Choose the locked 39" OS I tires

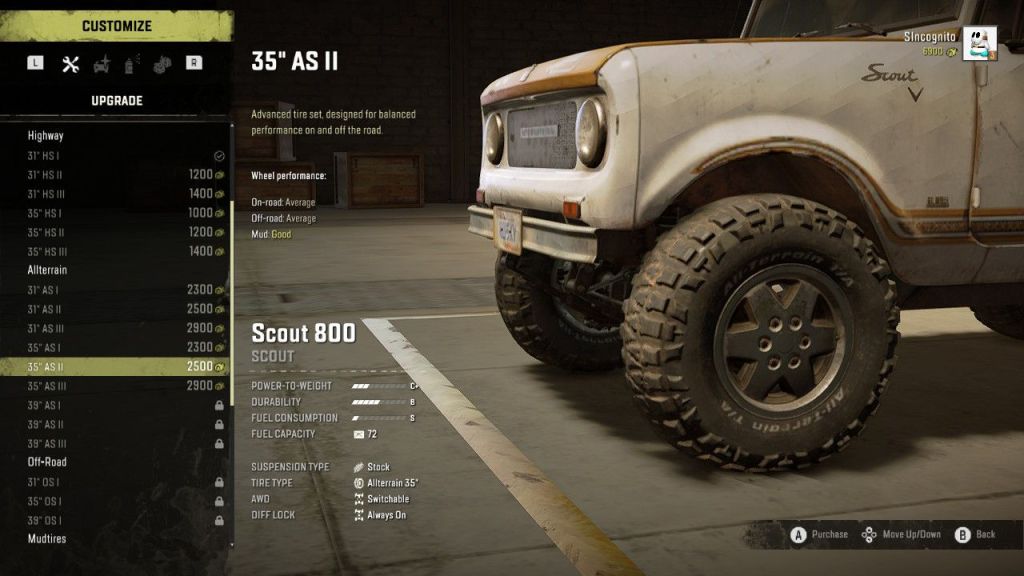115,520
